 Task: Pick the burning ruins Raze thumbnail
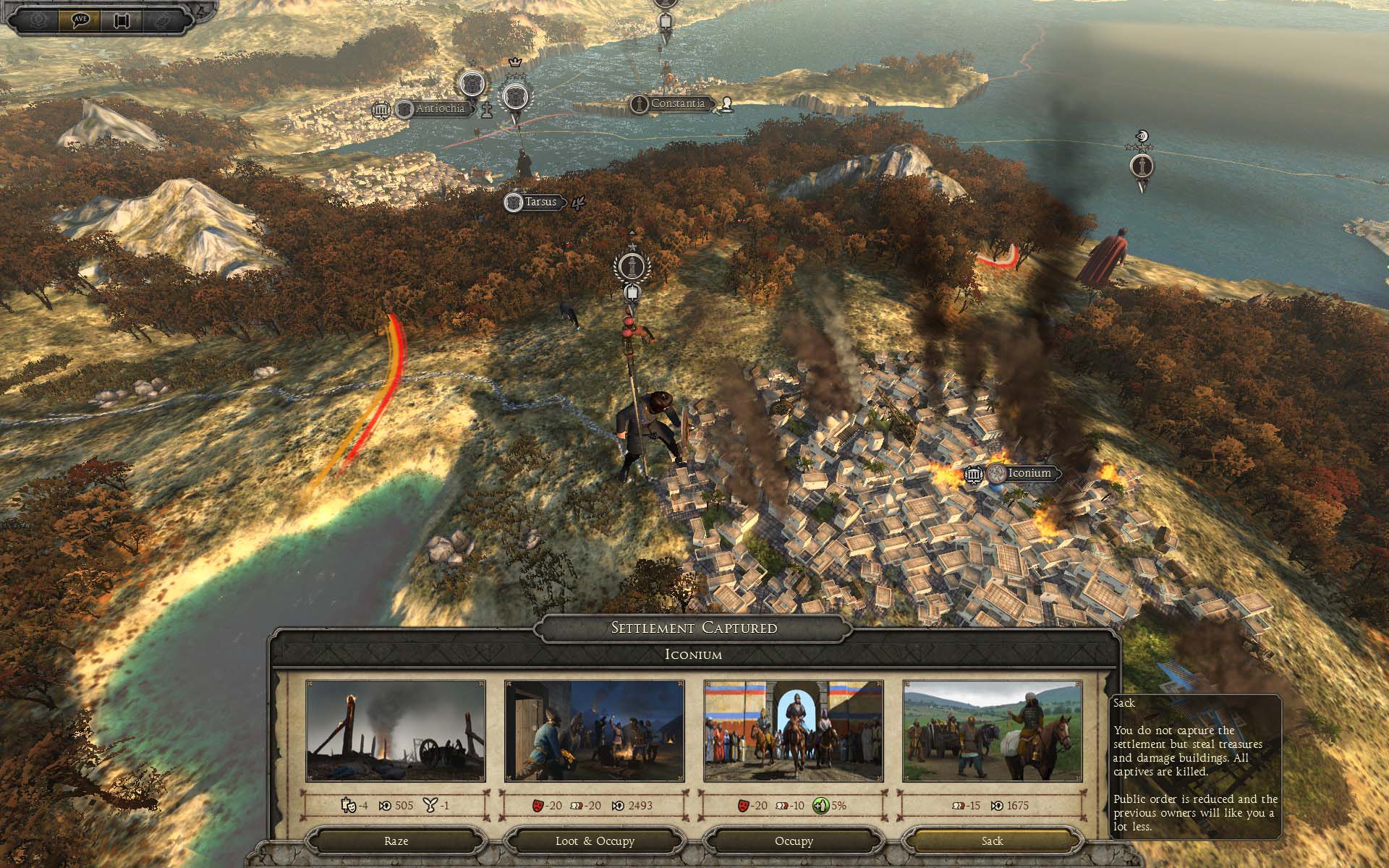[x=396, y=731]
